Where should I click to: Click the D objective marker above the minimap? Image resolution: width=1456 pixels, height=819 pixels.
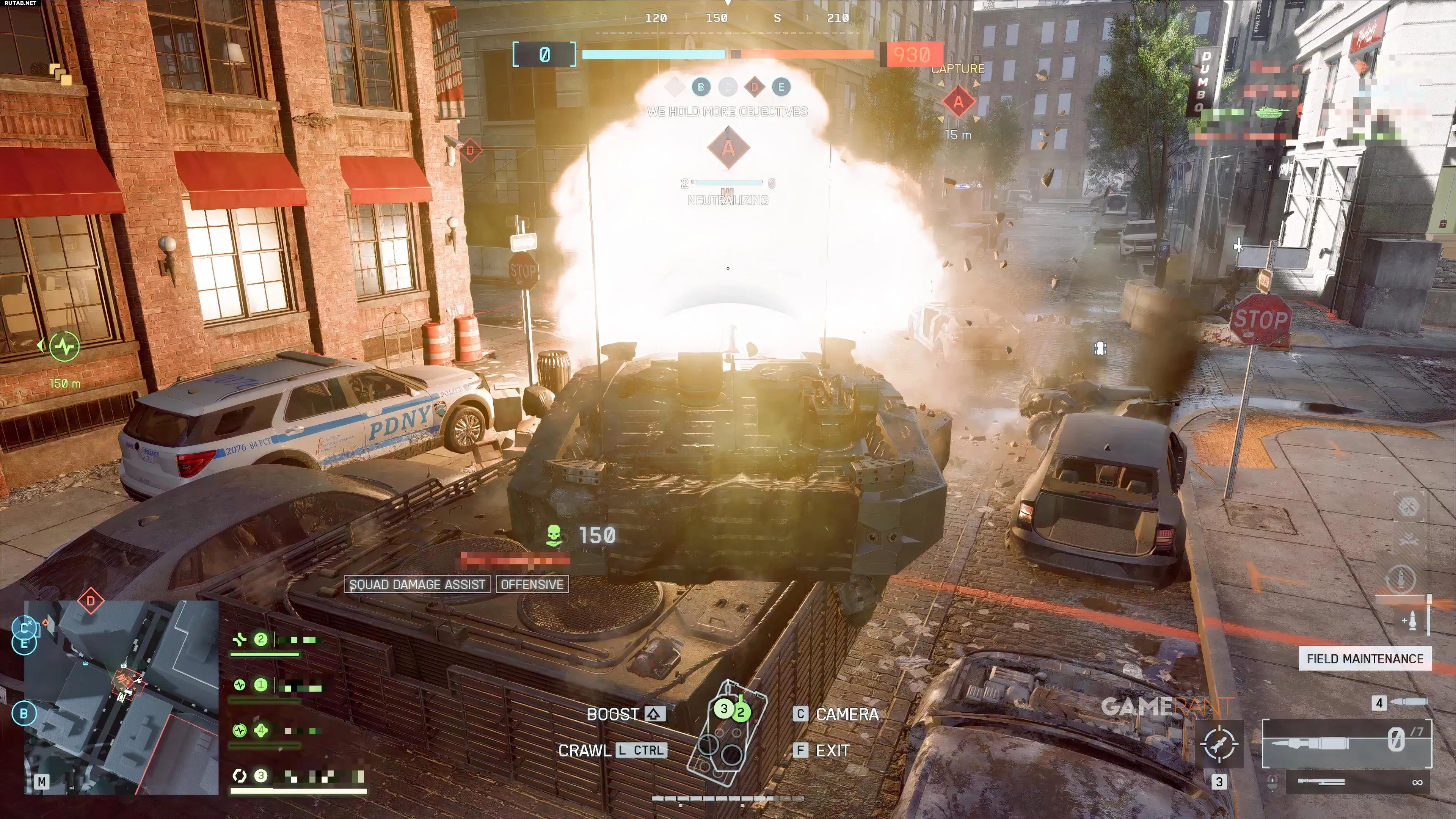[91, 601]
